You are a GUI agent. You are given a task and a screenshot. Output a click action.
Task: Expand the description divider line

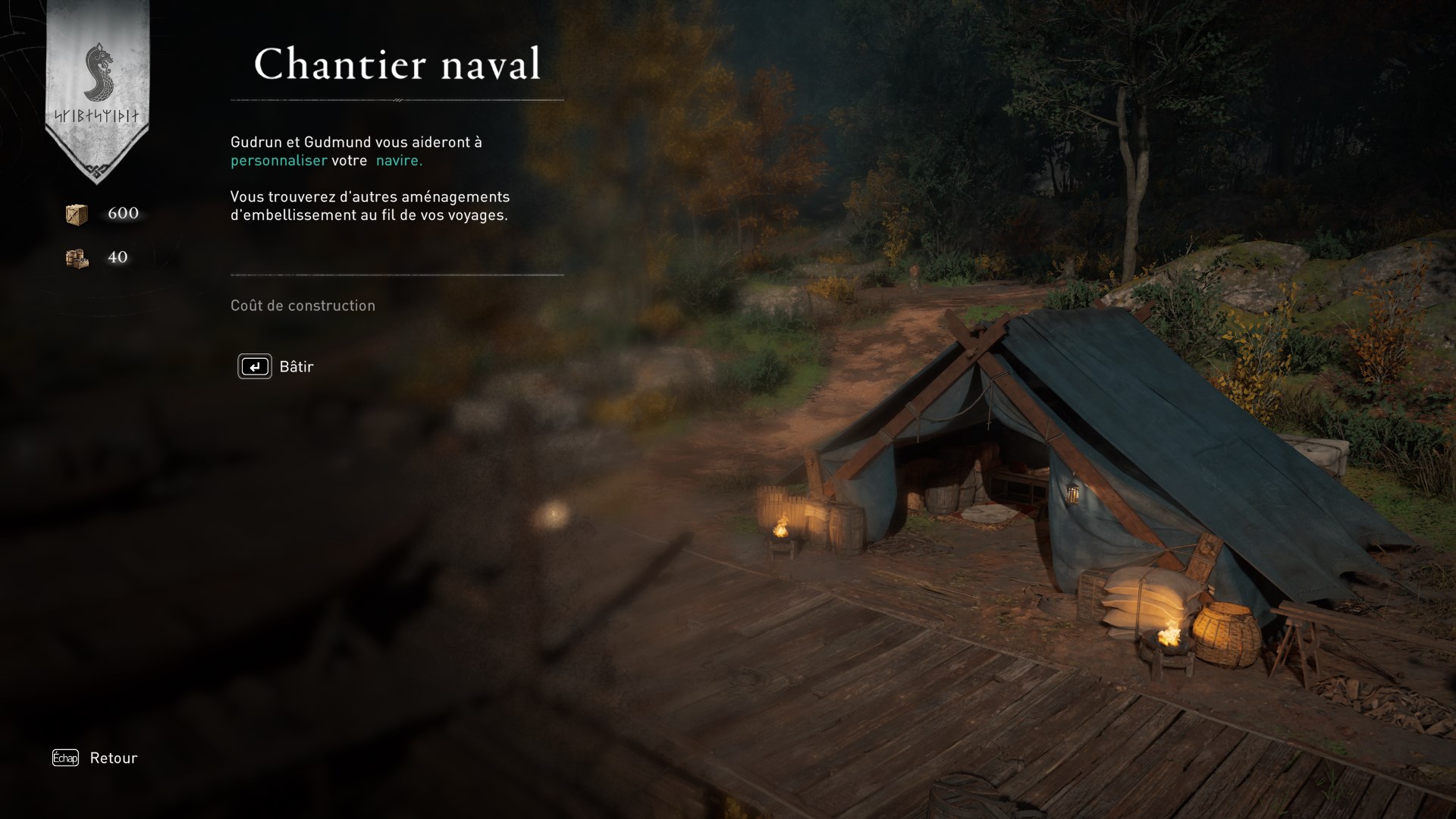[397, 274]
